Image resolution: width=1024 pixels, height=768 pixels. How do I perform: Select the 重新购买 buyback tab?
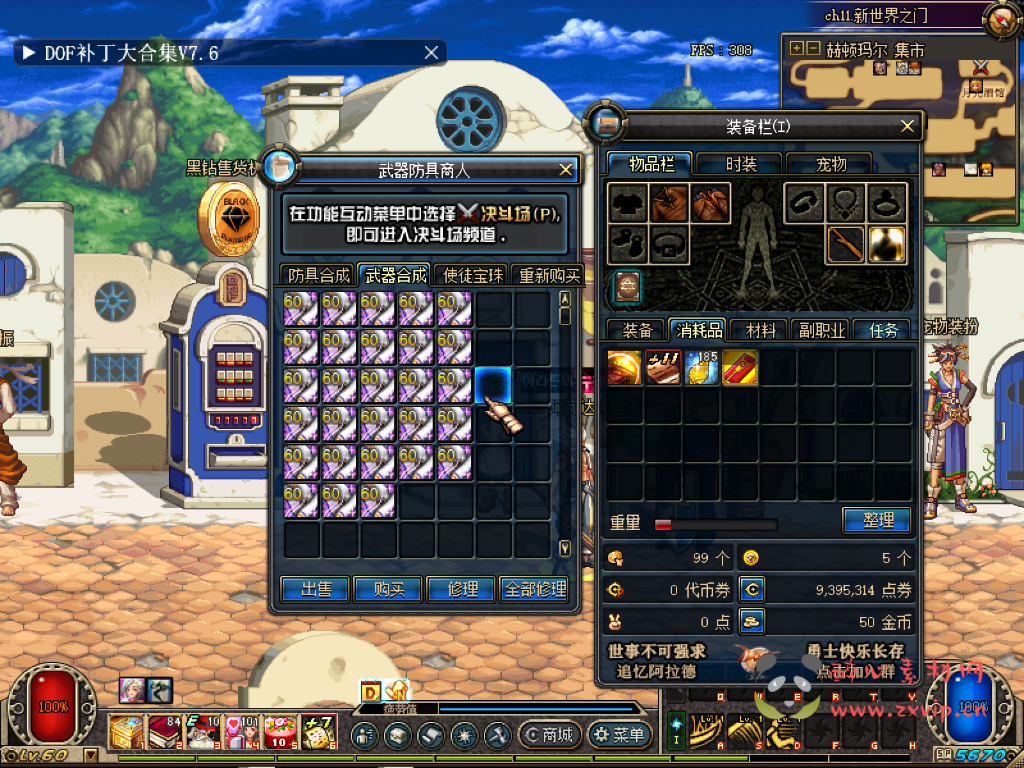[547, 276]
